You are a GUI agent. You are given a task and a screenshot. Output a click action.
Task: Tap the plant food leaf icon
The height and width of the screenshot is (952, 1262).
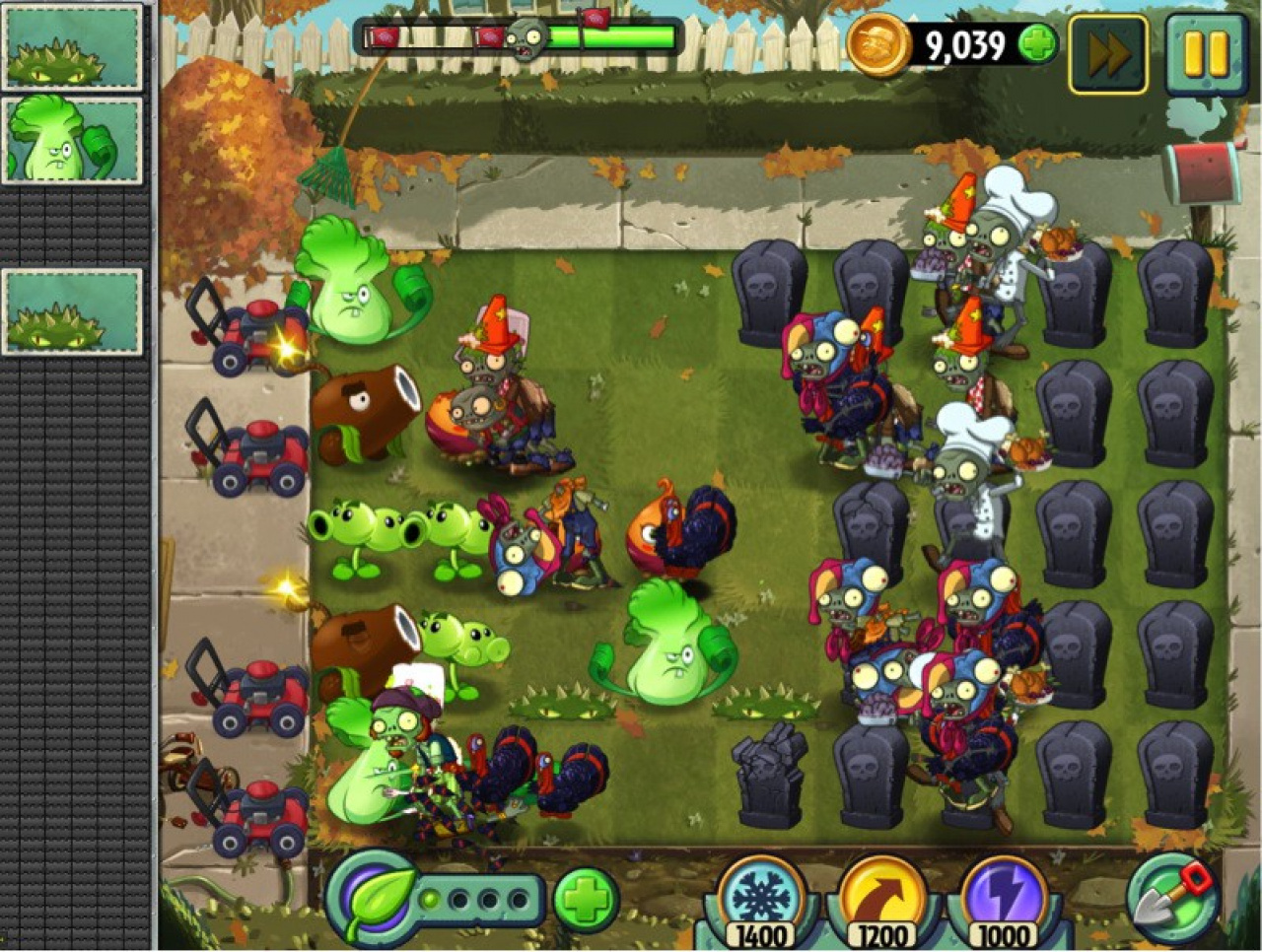click(x=373, y=898)
